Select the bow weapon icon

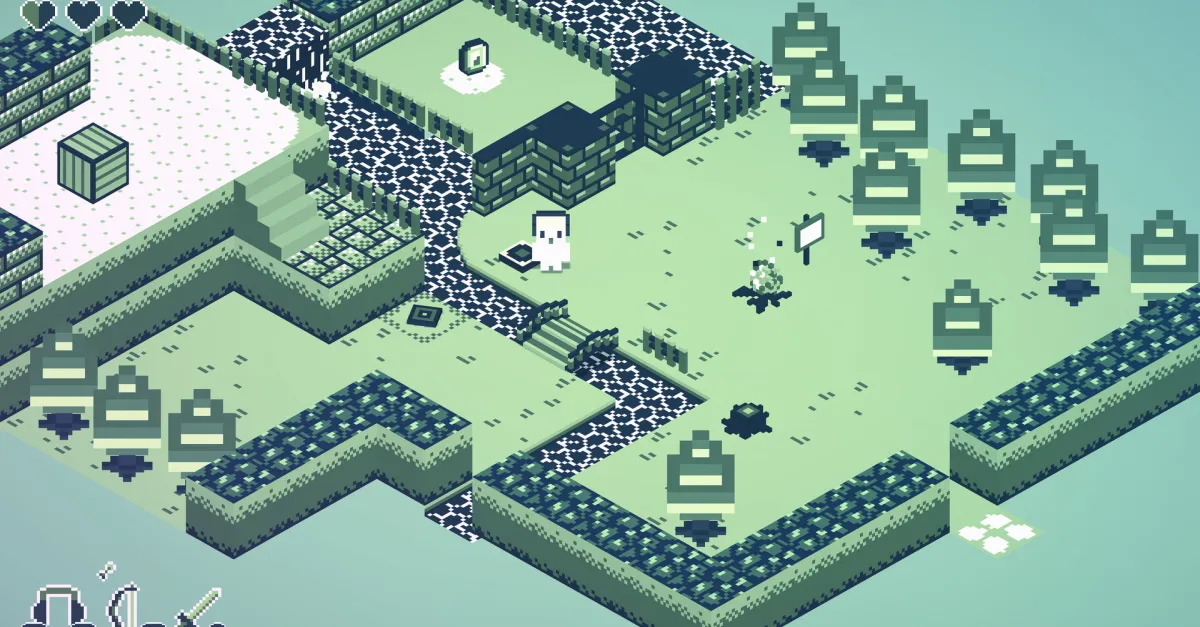tap(124, 603)
